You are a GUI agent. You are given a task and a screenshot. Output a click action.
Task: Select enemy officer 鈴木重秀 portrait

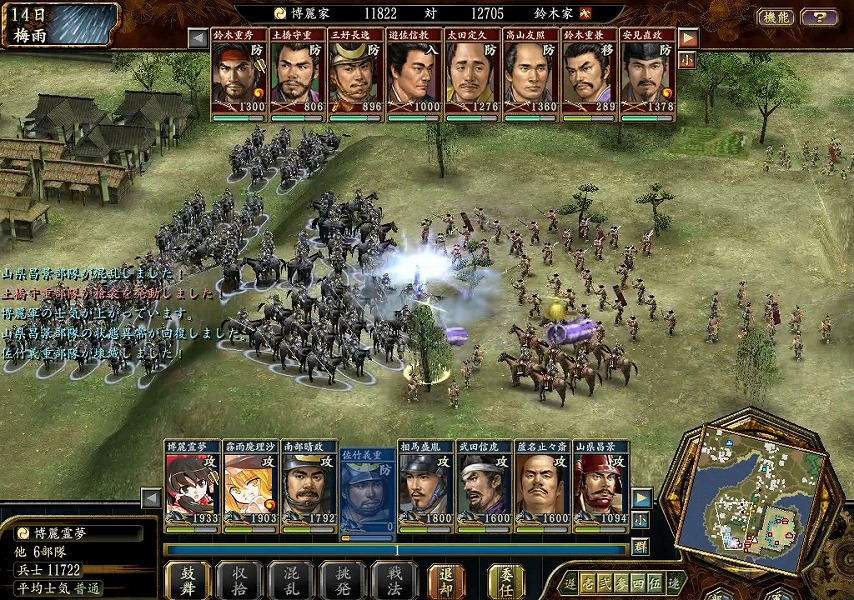click(239, 76)
